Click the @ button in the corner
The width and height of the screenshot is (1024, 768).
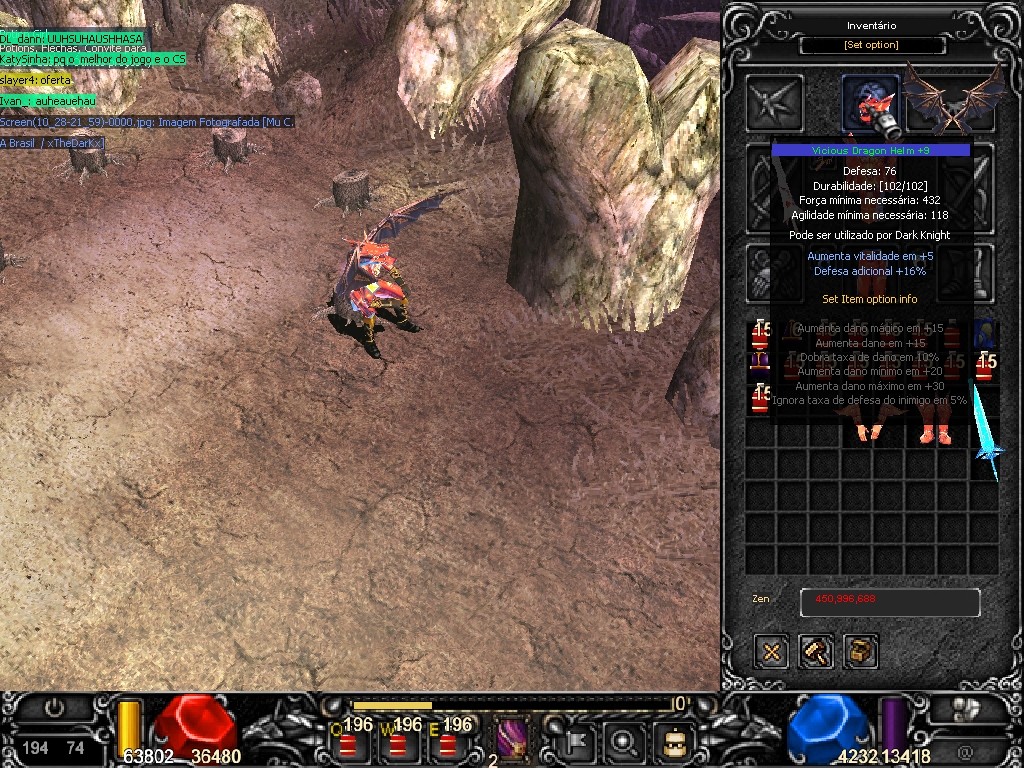point(965,749)
